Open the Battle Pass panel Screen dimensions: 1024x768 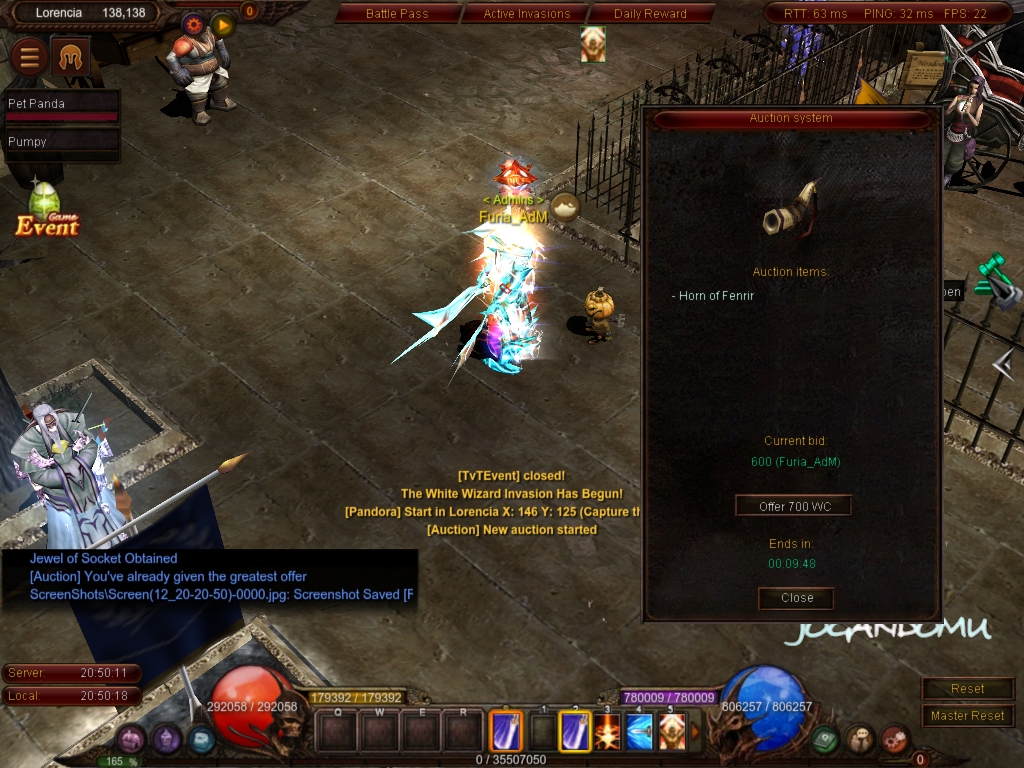pyautogui.click(x=396, y=14)
